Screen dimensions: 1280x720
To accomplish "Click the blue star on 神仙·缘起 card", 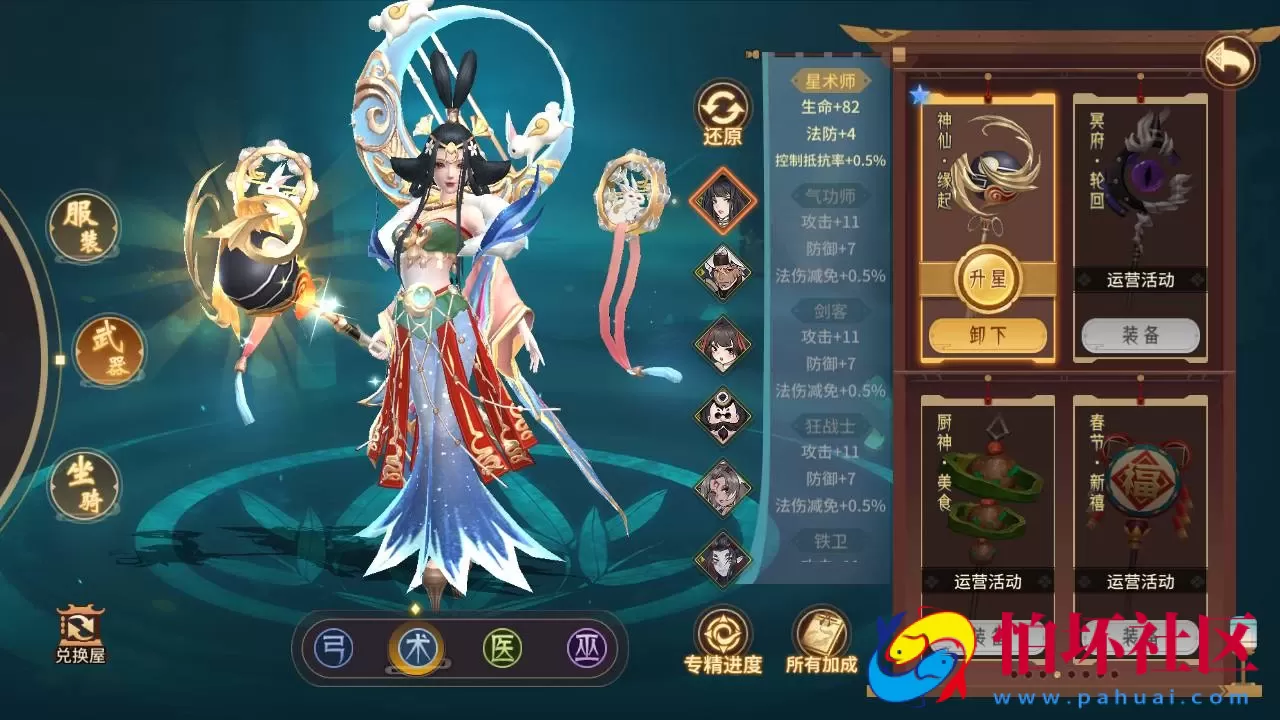I will [x=919, y=93].
